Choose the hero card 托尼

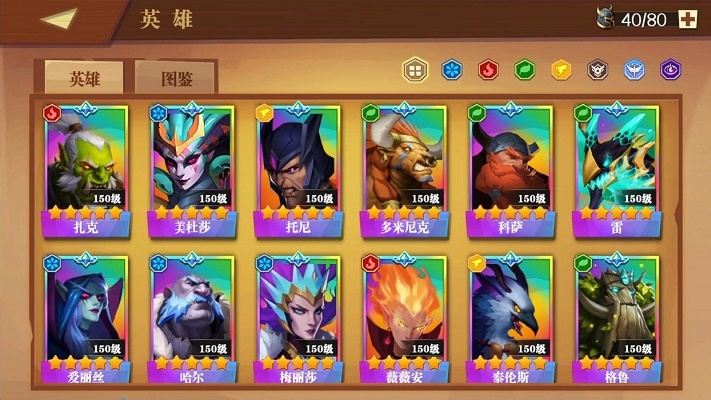pos(296,170)
